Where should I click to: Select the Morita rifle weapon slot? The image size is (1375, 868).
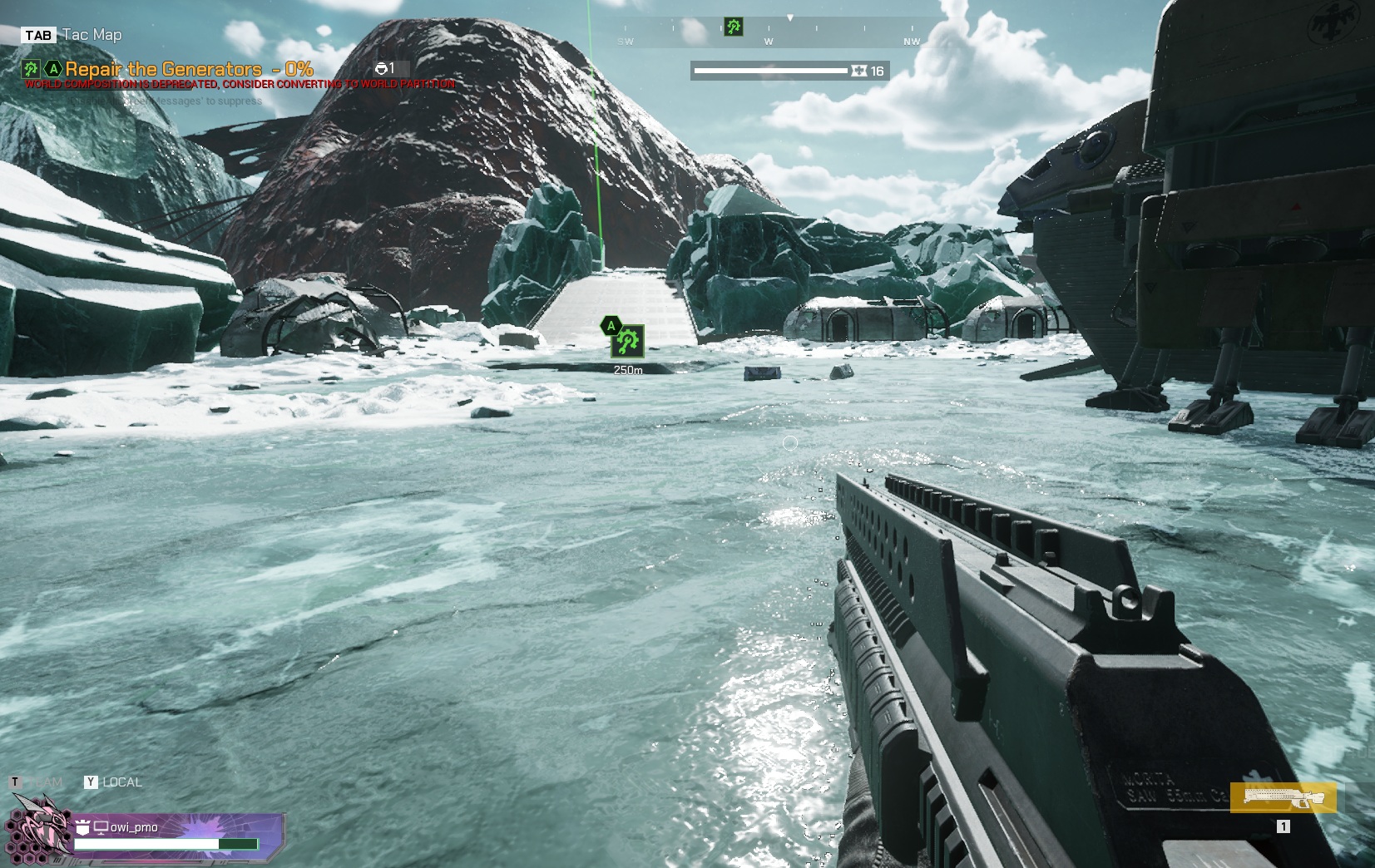tap(1283, 797)
